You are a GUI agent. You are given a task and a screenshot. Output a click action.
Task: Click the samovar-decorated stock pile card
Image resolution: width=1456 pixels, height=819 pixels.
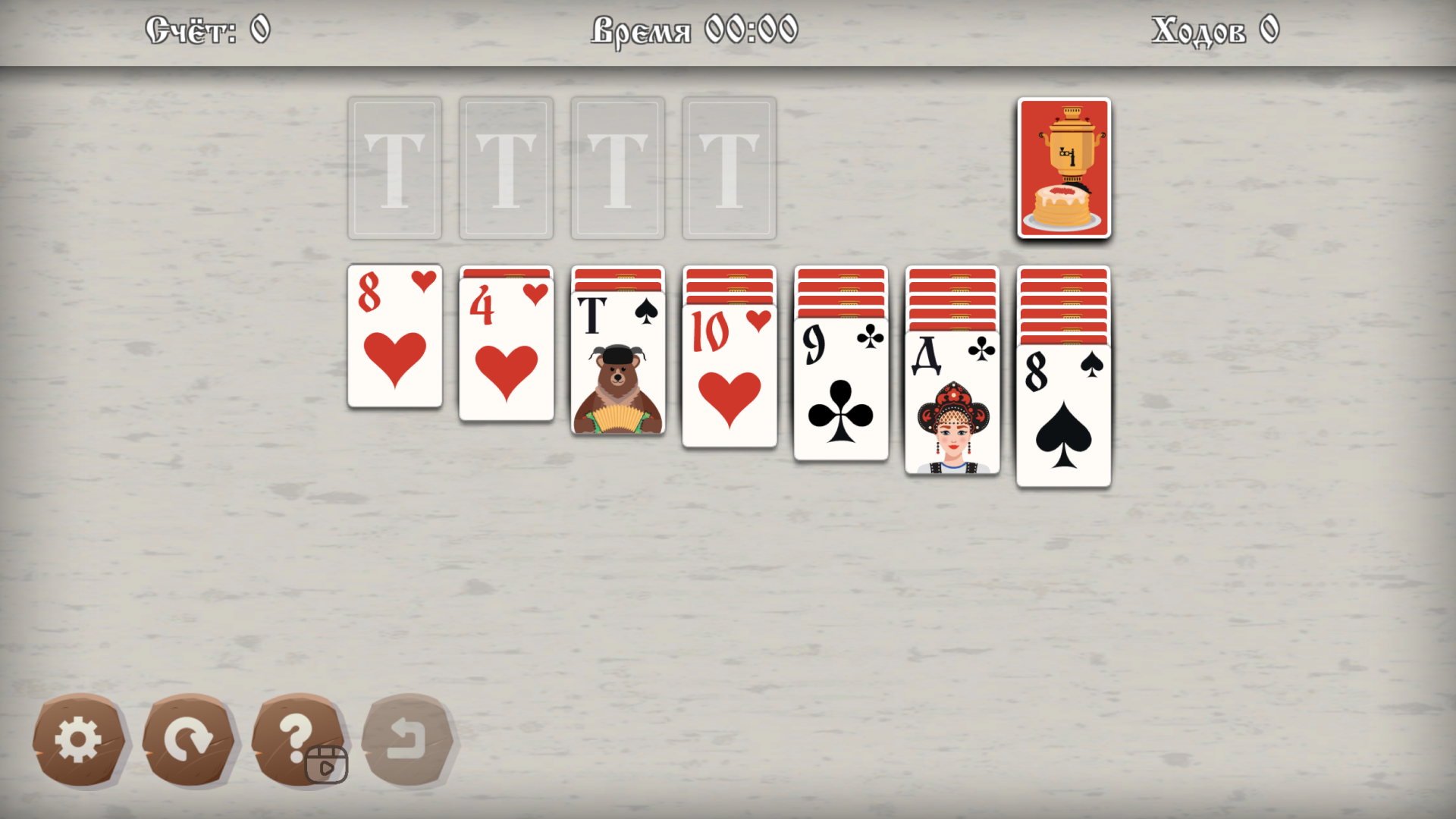click(1064, 168)
